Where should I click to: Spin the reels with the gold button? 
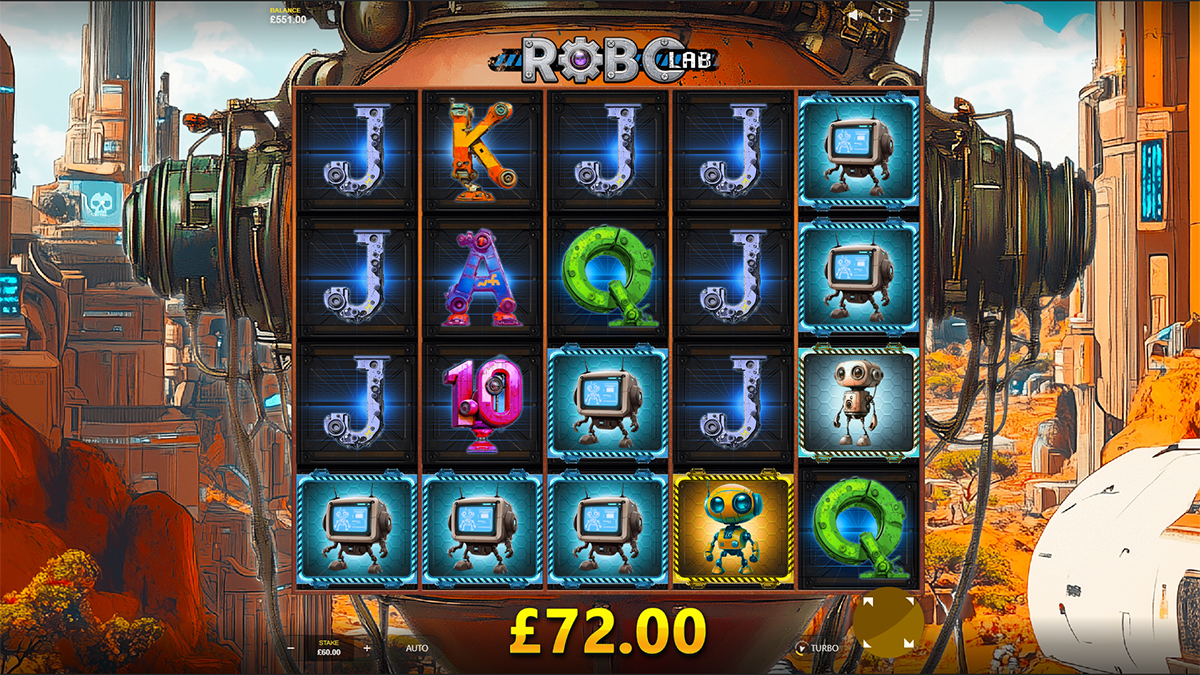pyautogui.click(x=887, y=621)
